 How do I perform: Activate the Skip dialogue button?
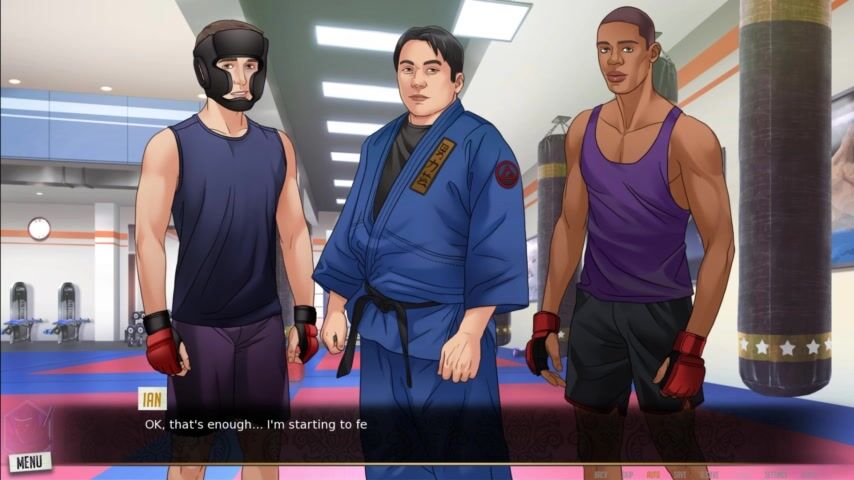[x=627, y=474]
